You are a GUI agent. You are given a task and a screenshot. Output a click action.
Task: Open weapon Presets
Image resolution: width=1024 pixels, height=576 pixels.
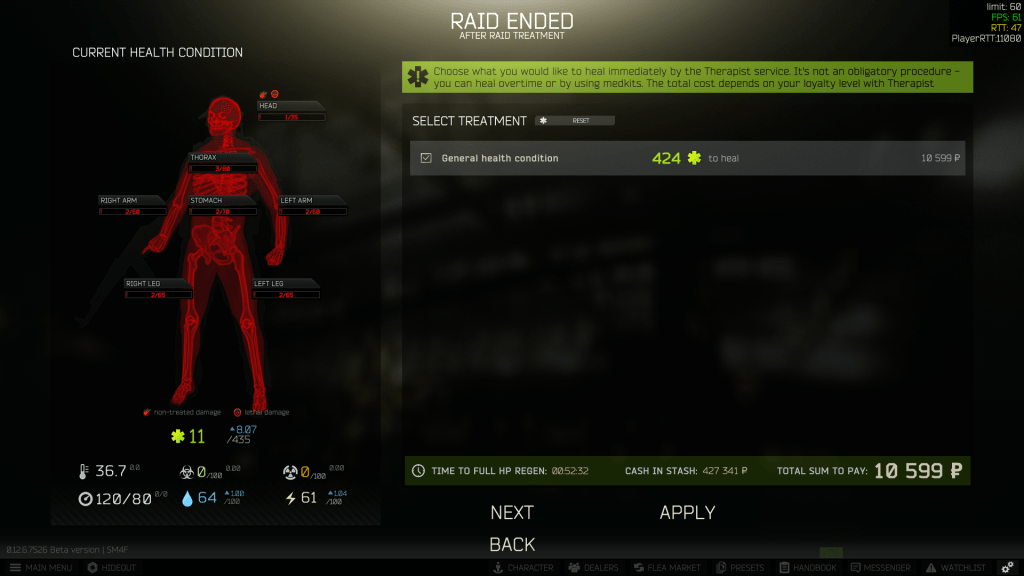(x=741, y=568)
